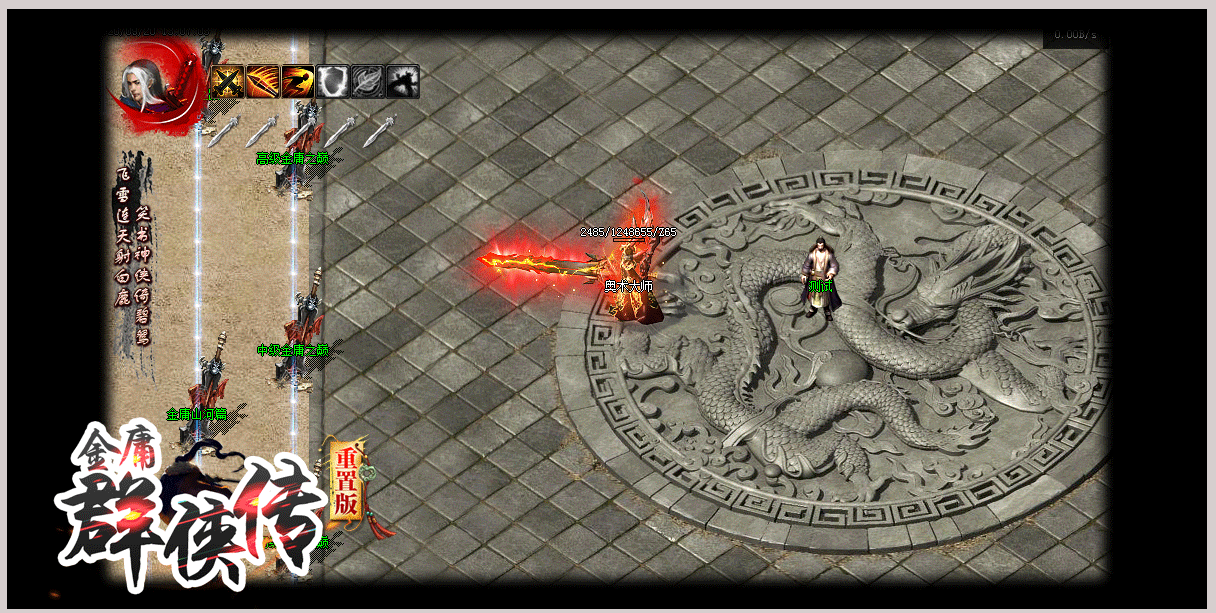Activate the crossed swords skill
This screenshot has width=1216, height=613.
tap(228, 81)
